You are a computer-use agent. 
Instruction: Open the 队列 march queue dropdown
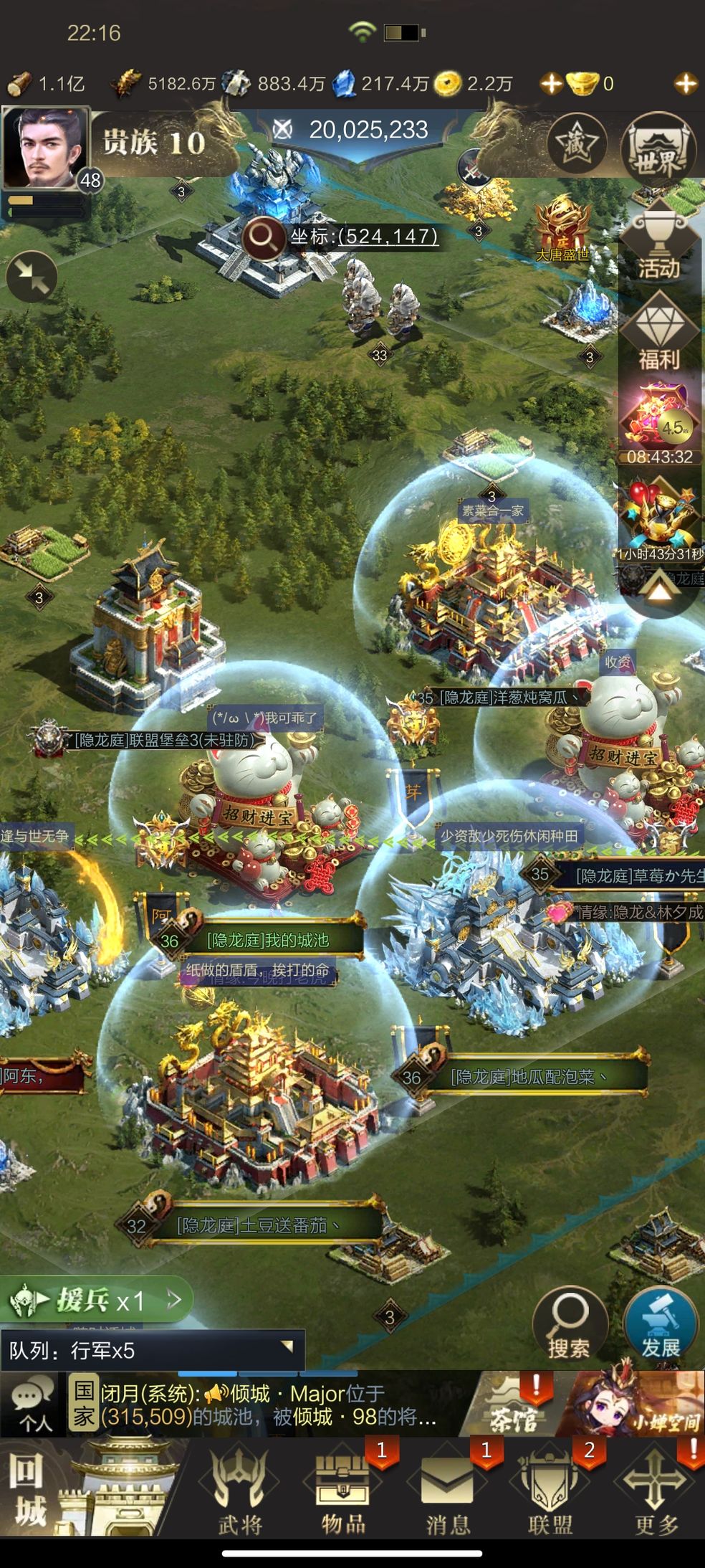click(152, 1351)
